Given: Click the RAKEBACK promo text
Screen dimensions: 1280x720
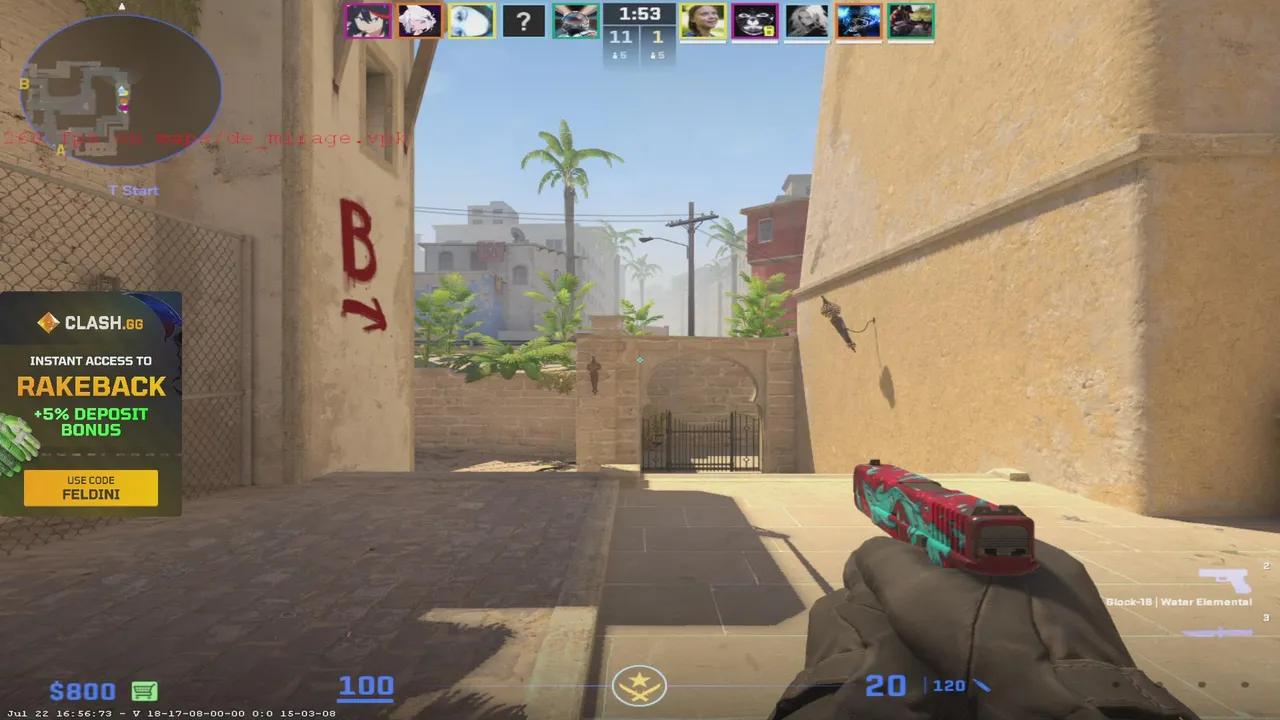Looking at the screenshot, I should 90,388.
